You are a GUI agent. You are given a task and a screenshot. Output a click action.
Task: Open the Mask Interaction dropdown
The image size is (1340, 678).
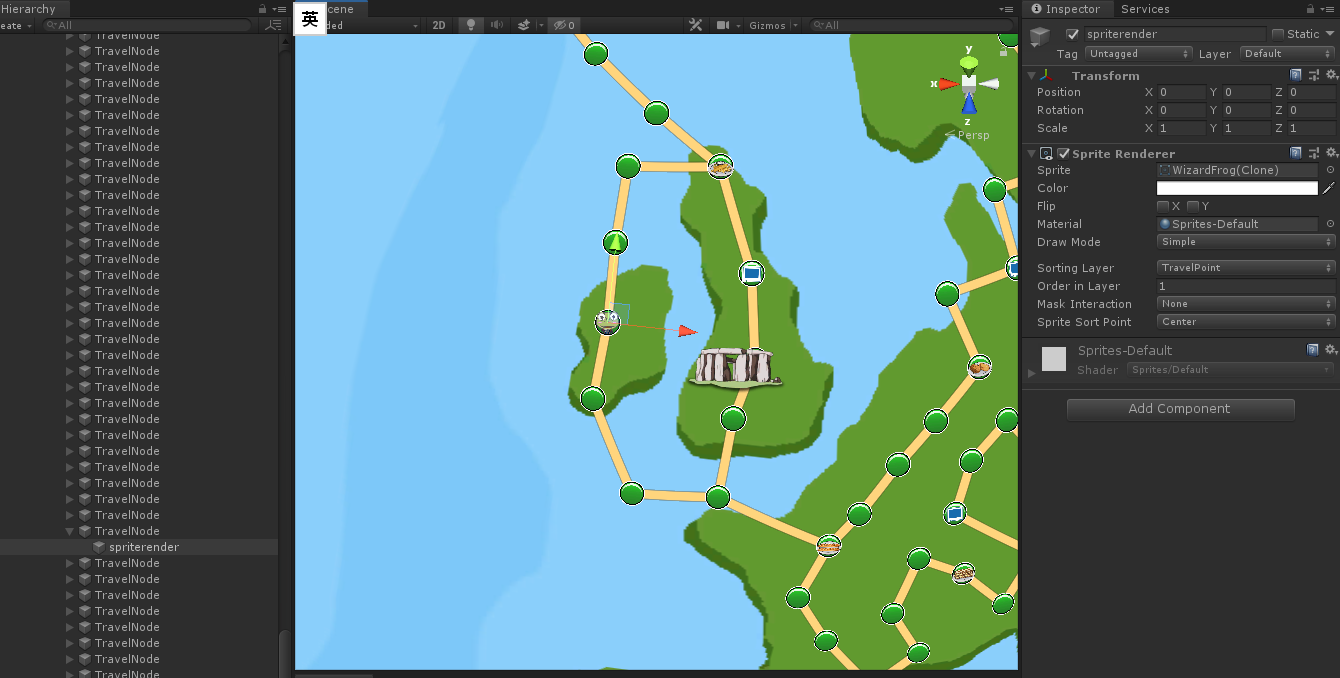pyautogui.click(x=1246, y=304)
